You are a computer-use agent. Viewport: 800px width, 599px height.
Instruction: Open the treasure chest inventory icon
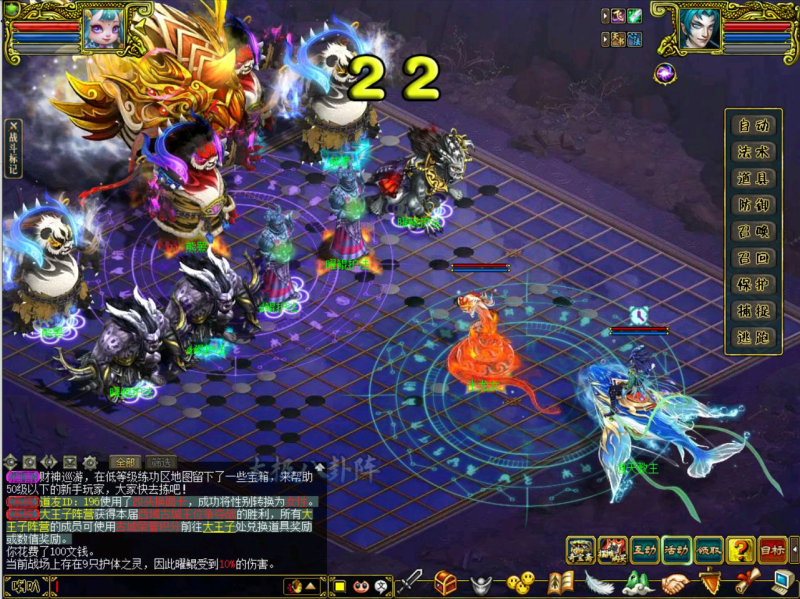point(445,582)
